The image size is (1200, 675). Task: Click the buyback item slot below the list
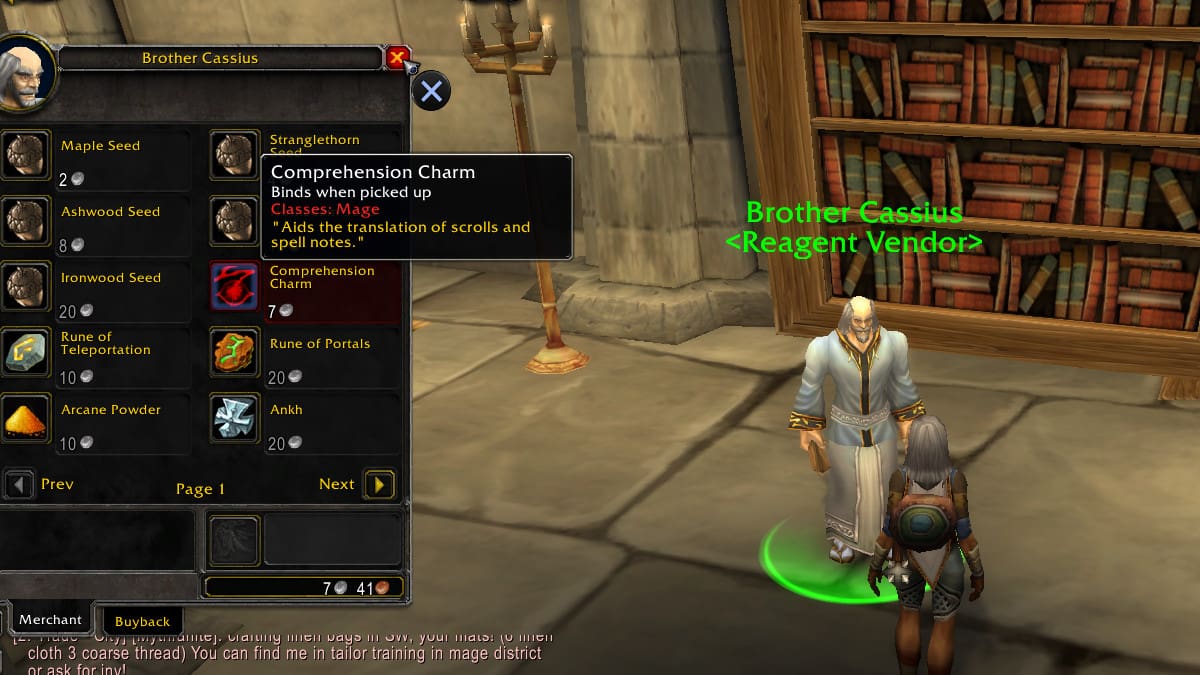pyautogui.click(x=234, y=541)
